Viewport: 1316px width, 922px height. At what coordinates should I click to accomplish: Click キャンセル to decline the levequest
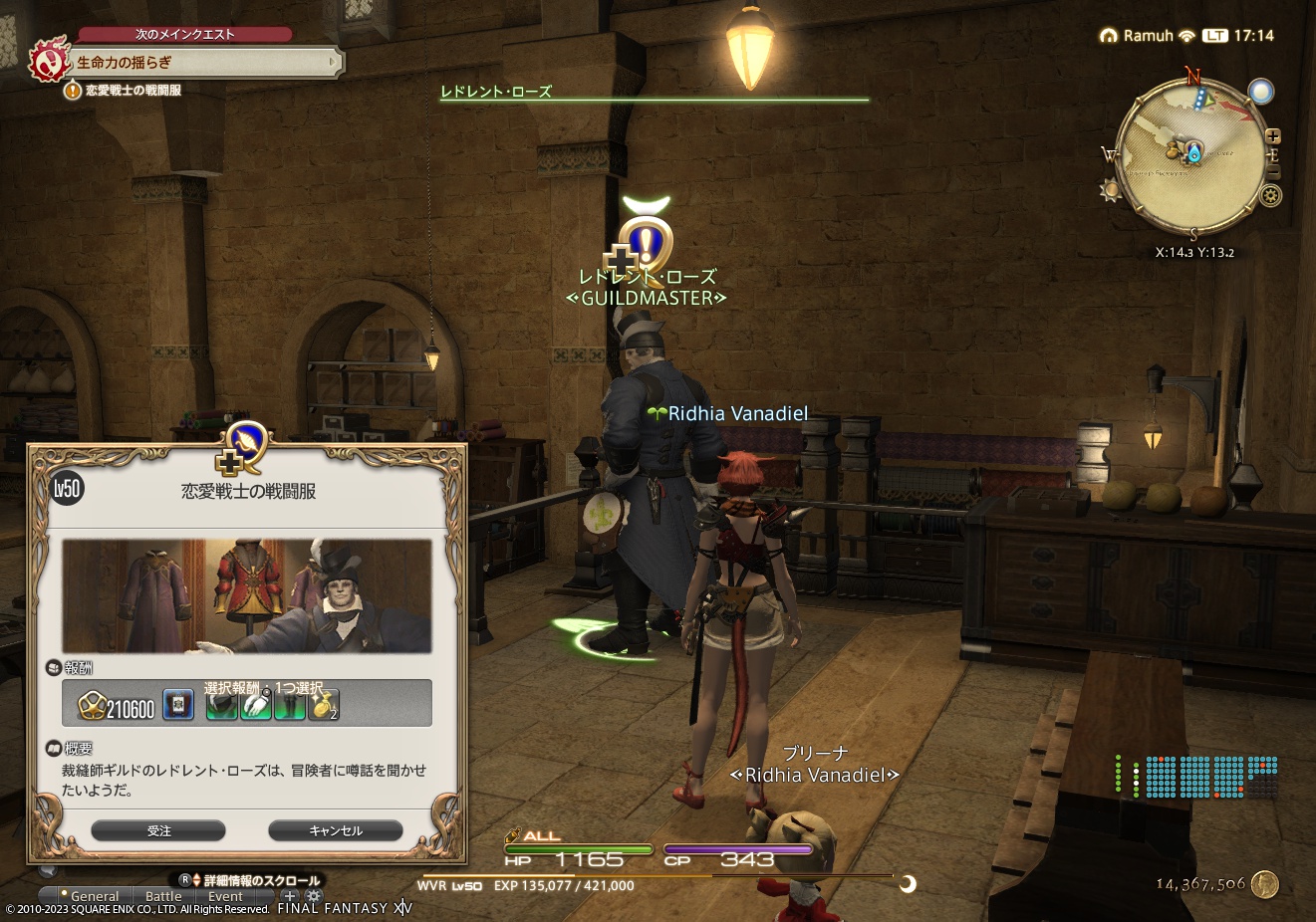(334, 830)
